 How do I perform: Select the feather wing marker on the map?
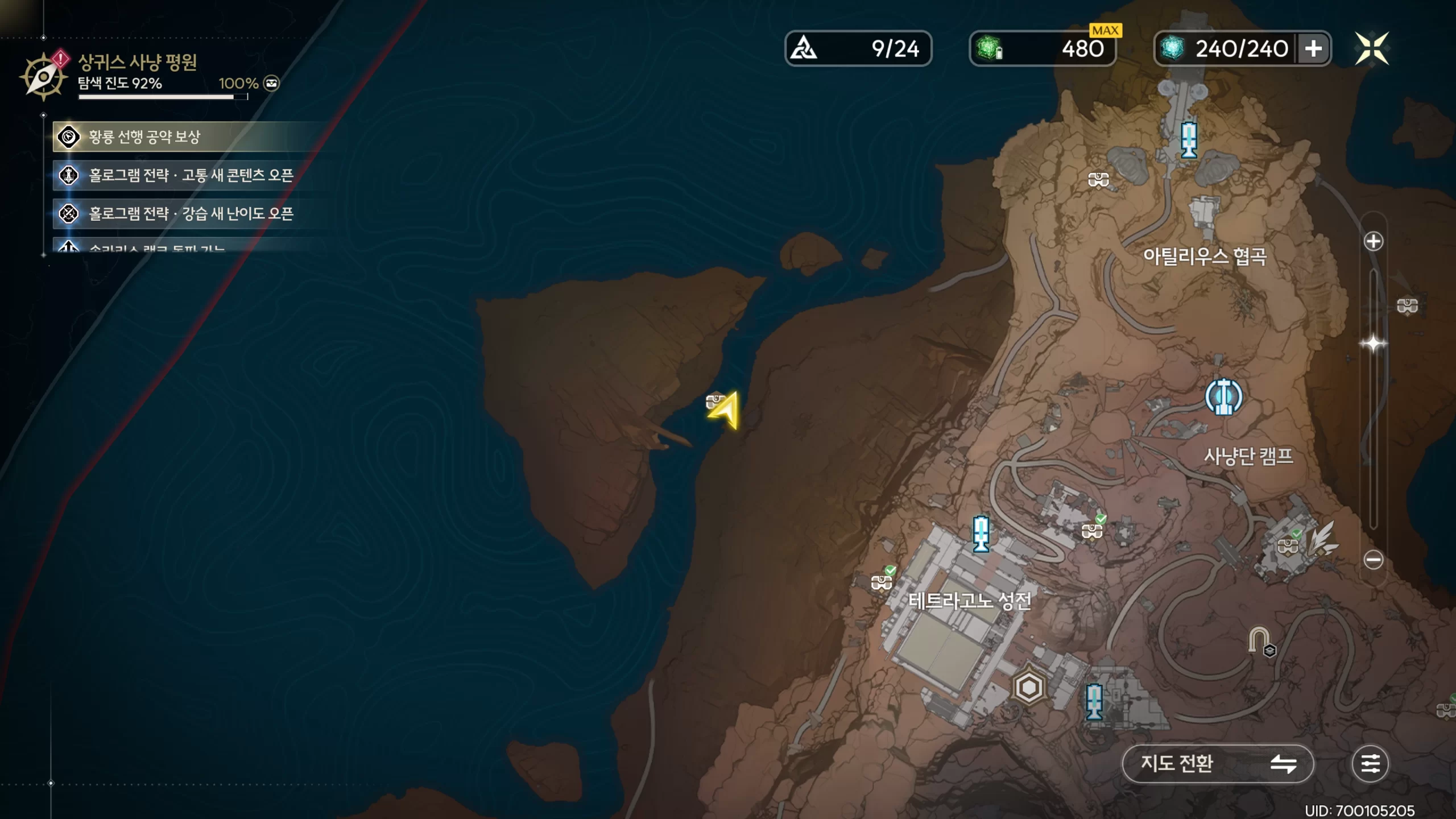tap(1323, 539)
